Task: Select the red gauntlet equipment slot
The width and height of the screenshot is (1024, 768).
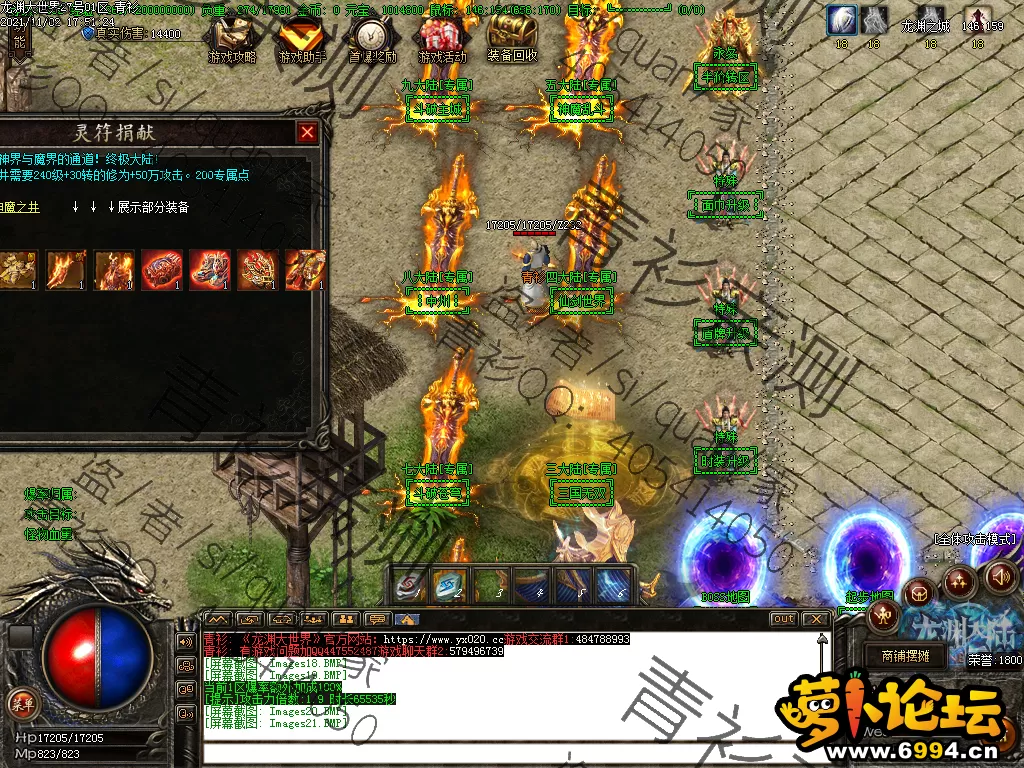Action: pos(162,271)
